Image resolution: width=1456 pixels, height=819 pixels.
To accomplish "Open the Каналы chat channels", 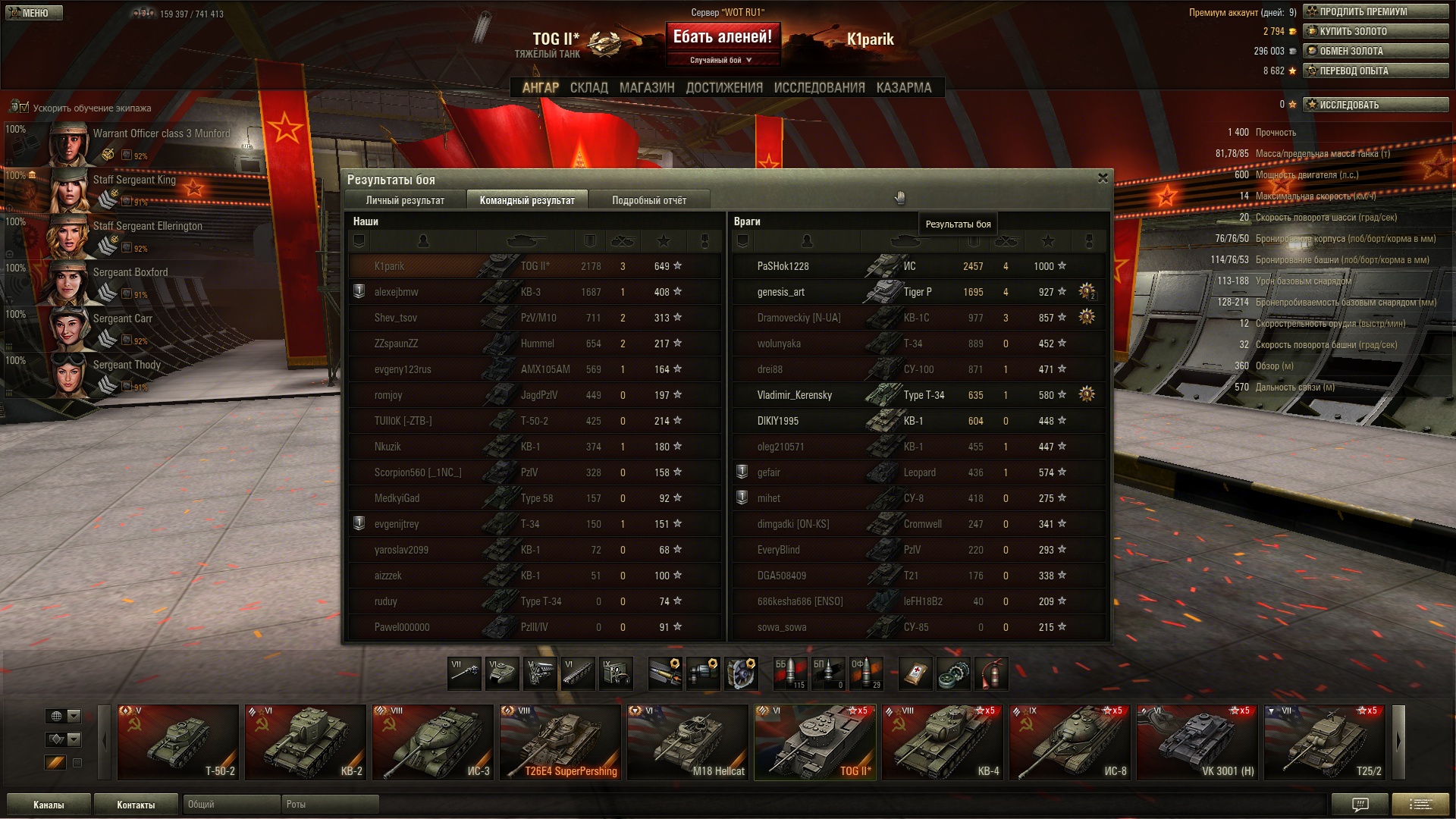I will click(x=49, y=805).
